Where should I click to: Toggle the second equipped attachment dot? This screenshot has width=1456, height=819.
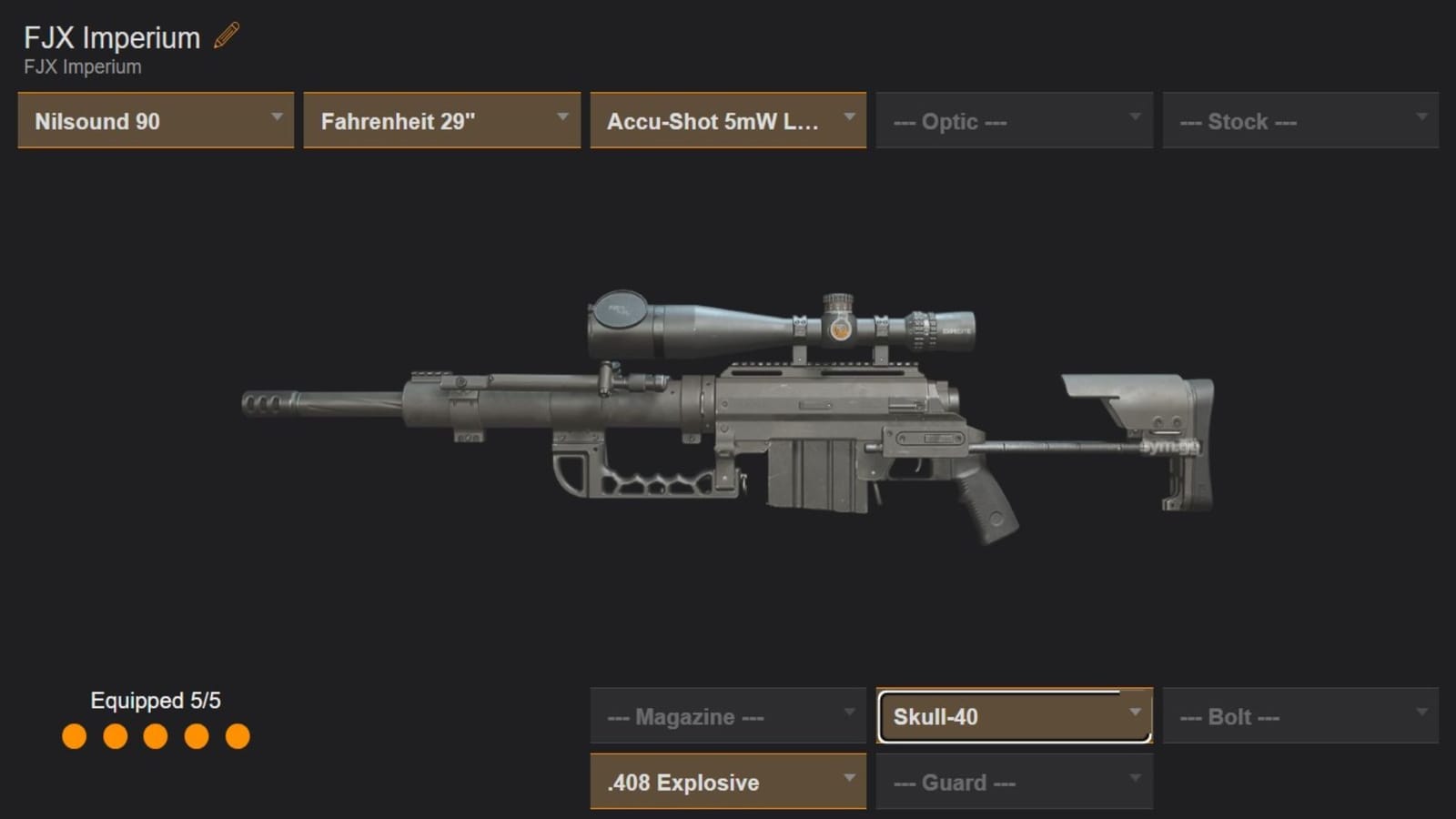point(114,735)
